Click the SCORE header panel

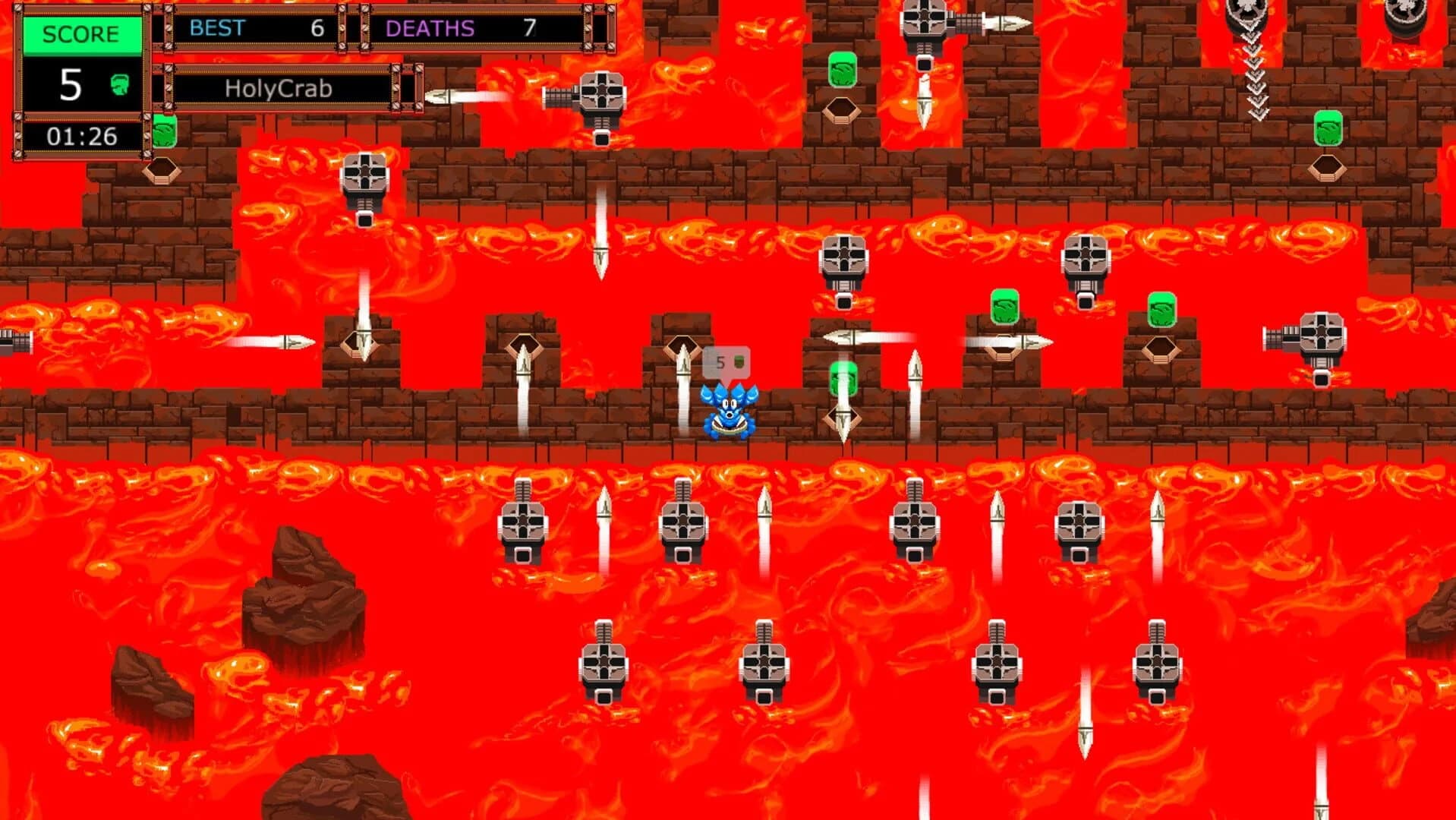pos(84,33)
